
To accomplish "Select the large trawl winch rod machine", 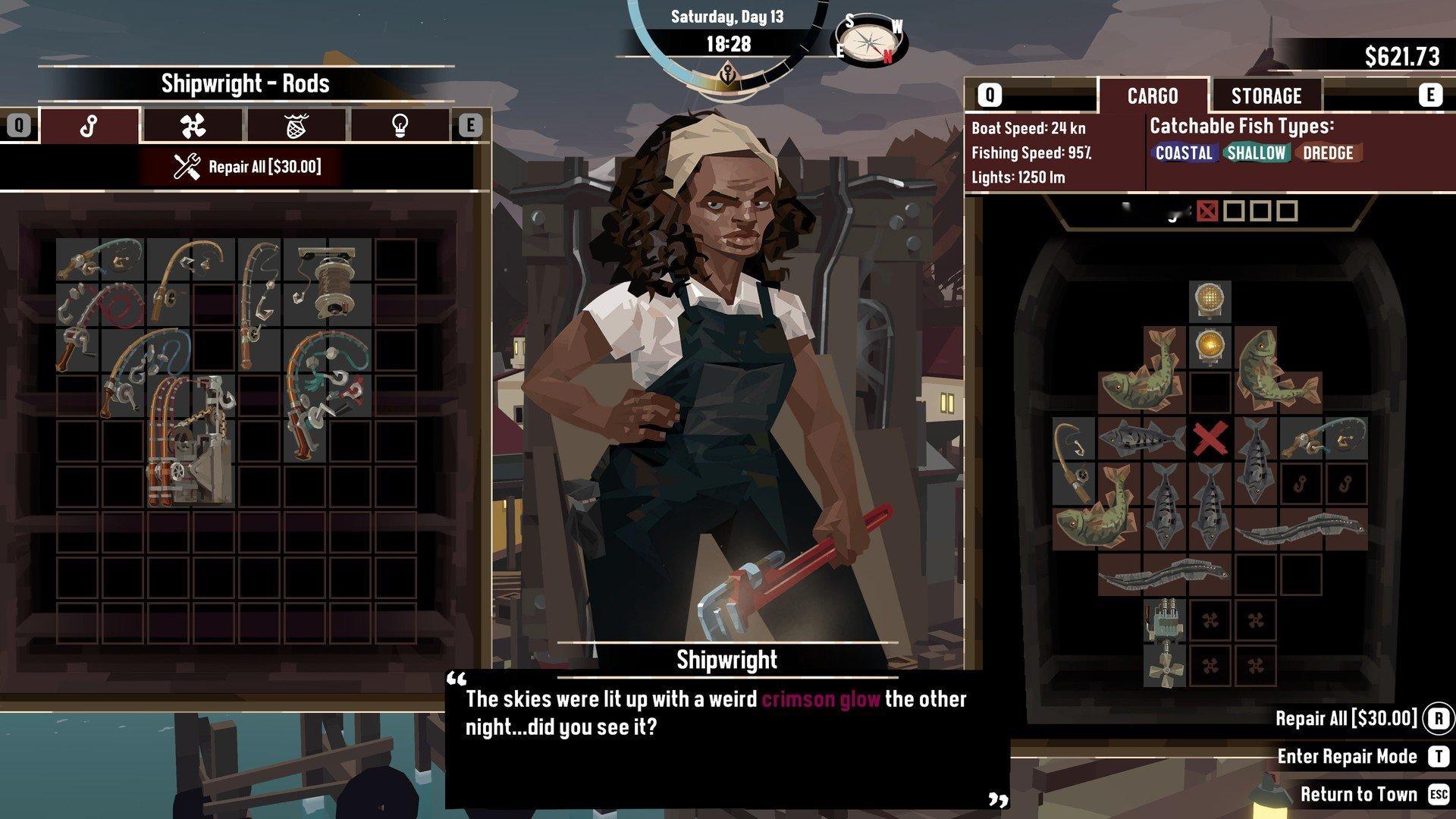I will coord(191,440).
